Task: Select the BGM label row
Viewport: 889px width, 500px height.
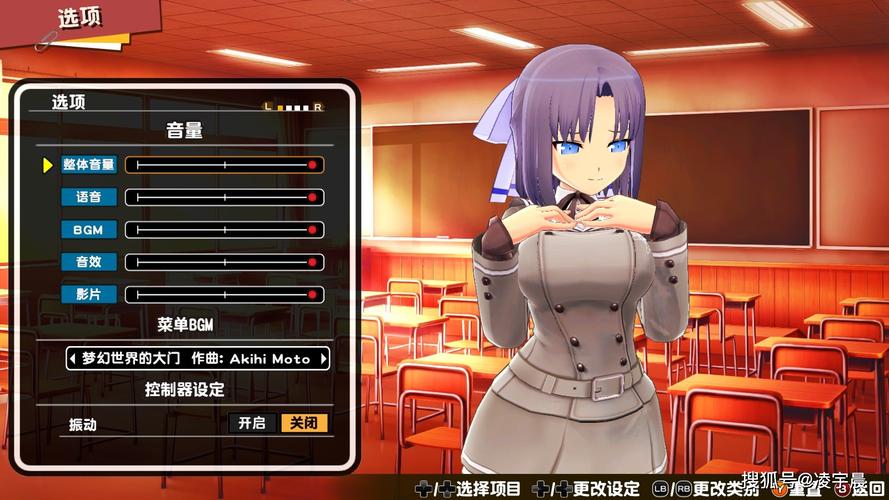Action: pyautogui.click(x=89, y=230)
